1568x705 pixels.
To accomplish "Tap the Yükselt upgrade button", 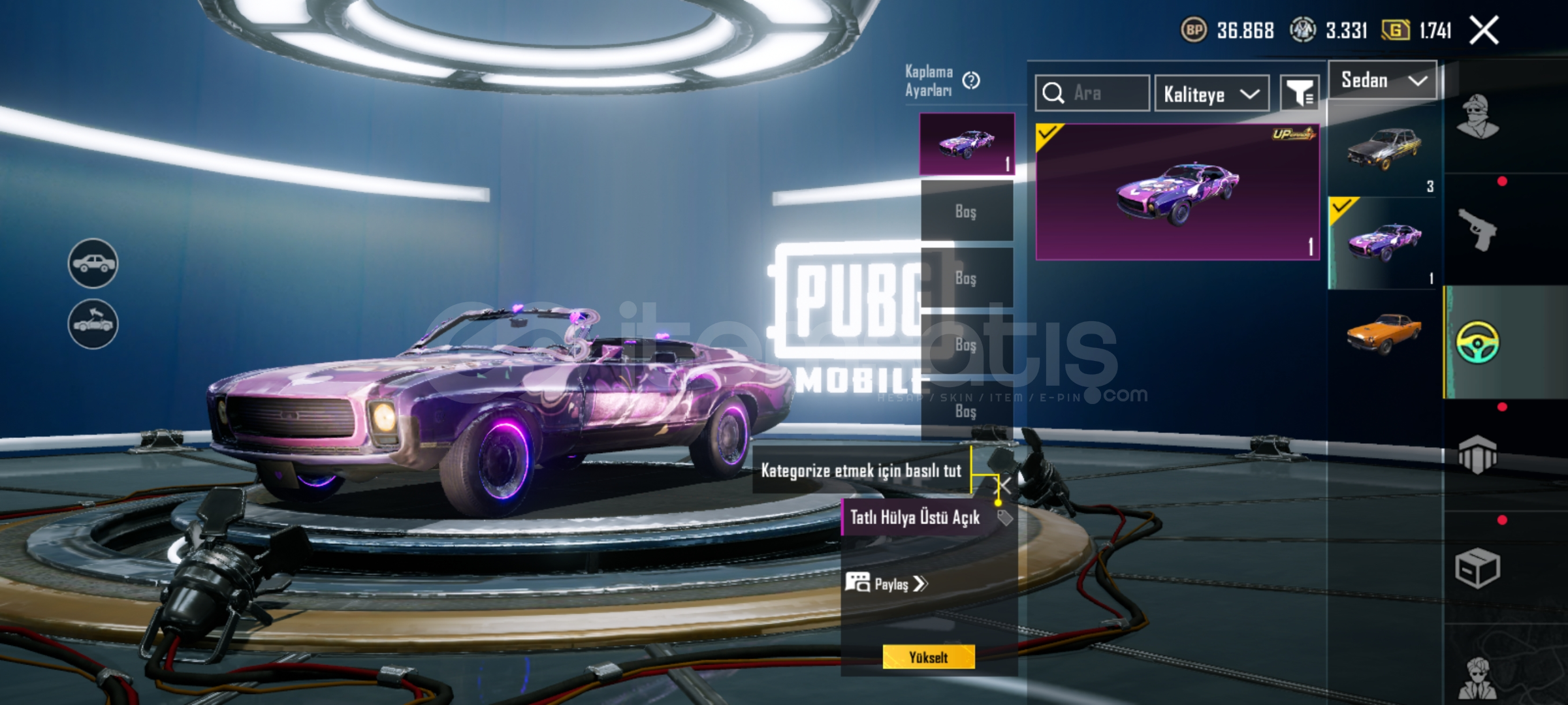I will click(x=928, y=657).
